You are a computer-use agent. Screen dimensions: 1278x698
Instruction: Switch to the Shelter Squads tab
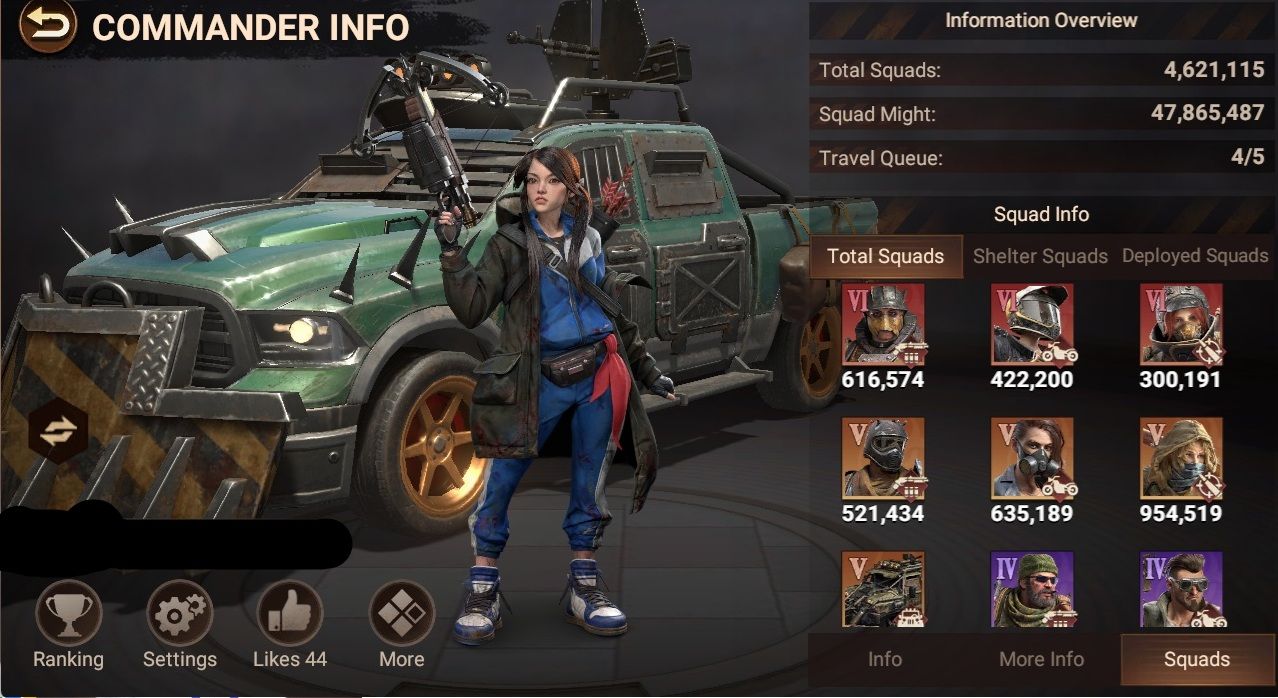tap(1040, 256)
